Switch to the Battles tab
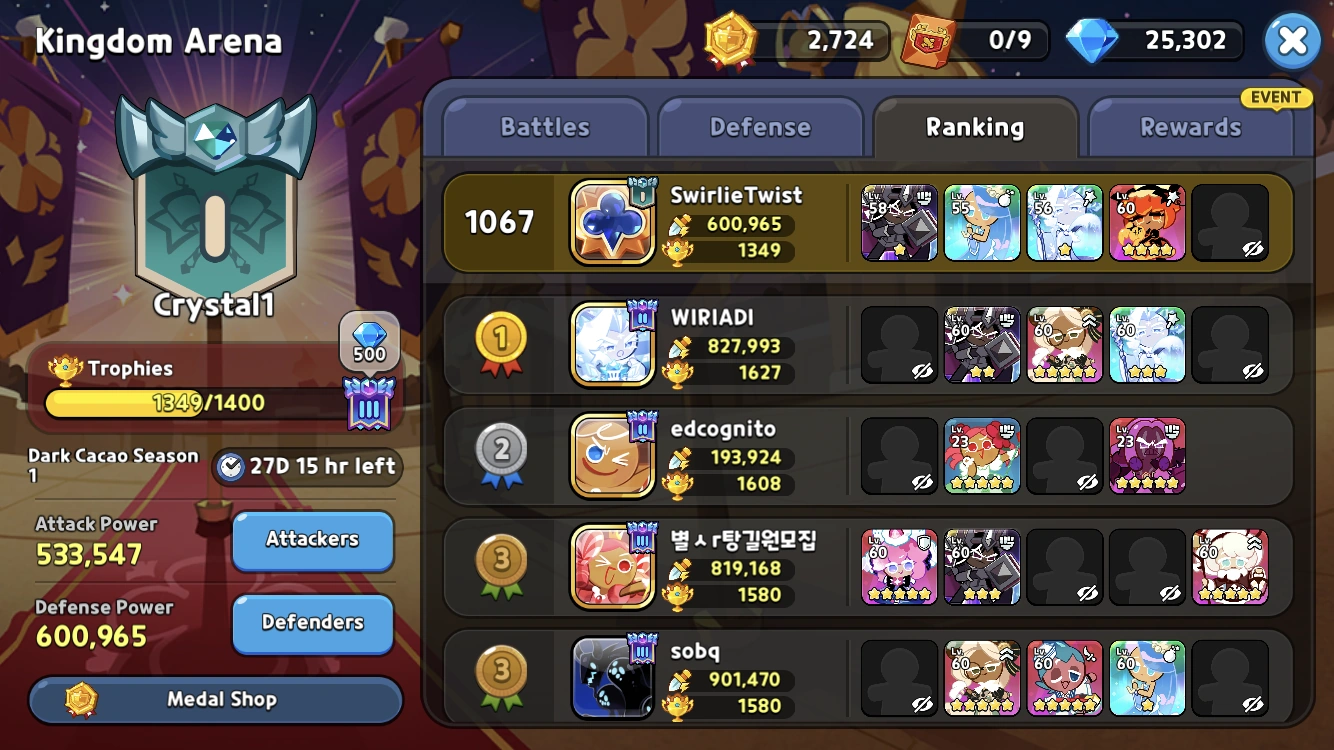Screen dimensions: 1334x750 [544, 126]
